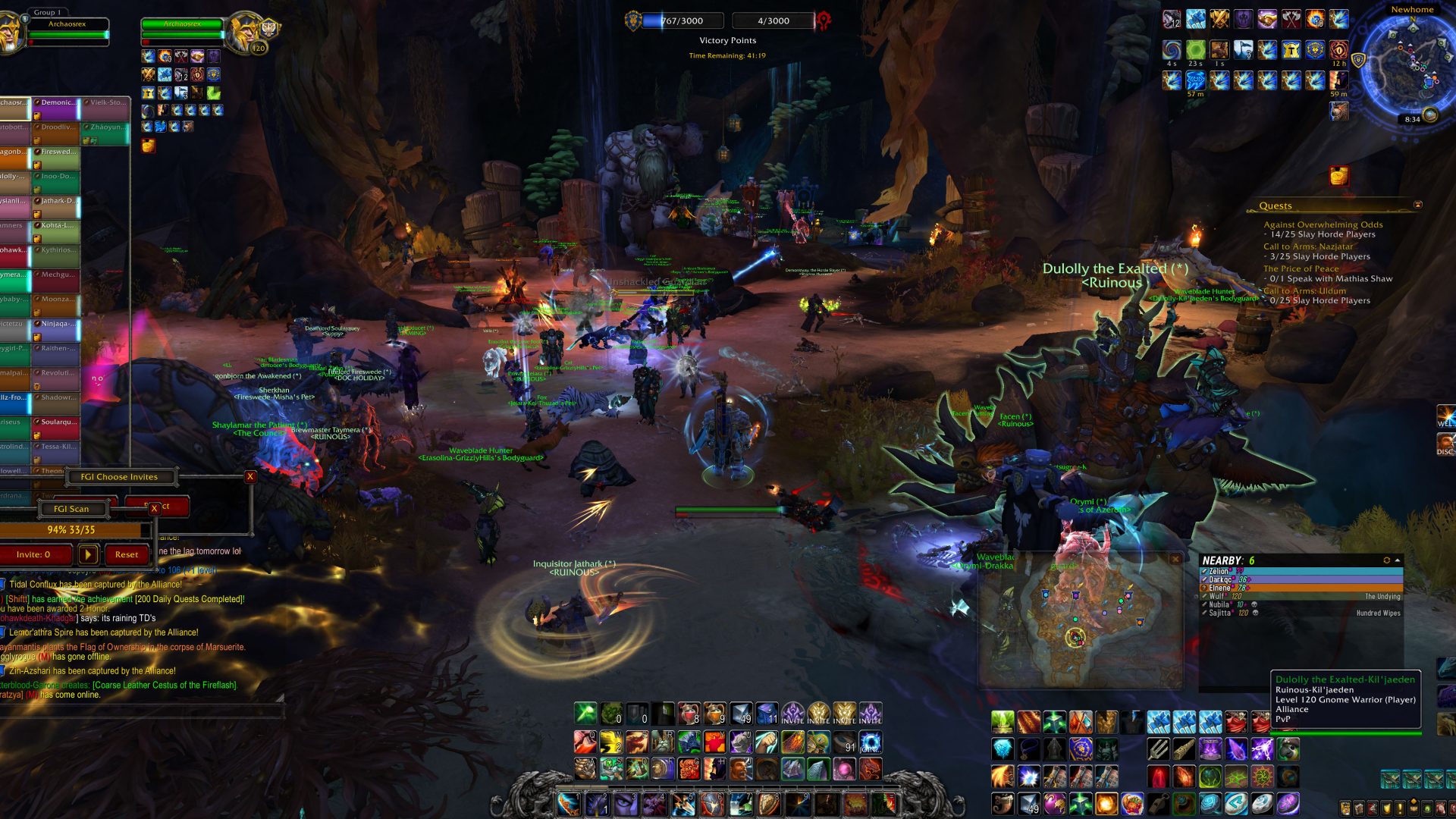Screen dimensions: 1456x819
Task: Close the battlefield zone map overlay
Action: pyautogui.click(x=1175, y=560)
